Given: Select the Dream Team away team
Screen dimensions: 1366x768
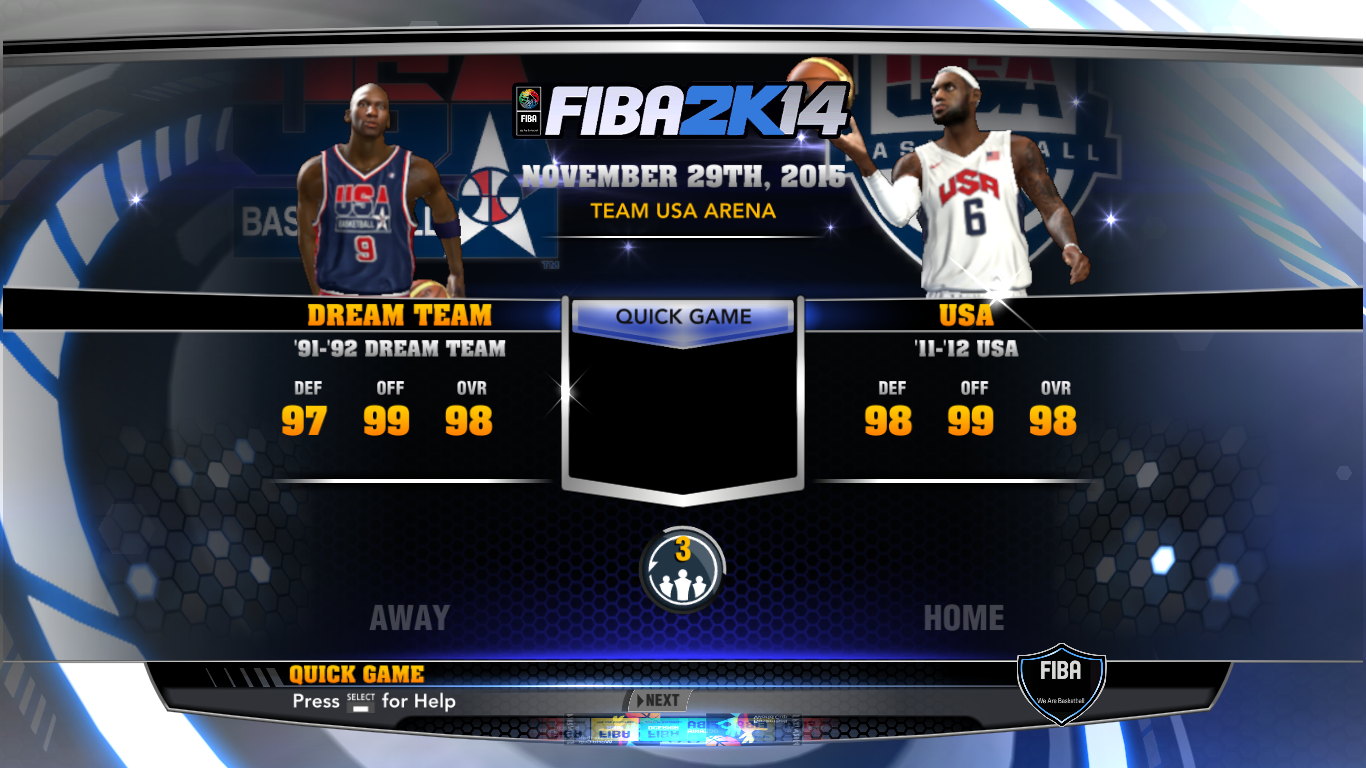Looking at the screenshot, I should pyautogui.click(x=399, y=315).
